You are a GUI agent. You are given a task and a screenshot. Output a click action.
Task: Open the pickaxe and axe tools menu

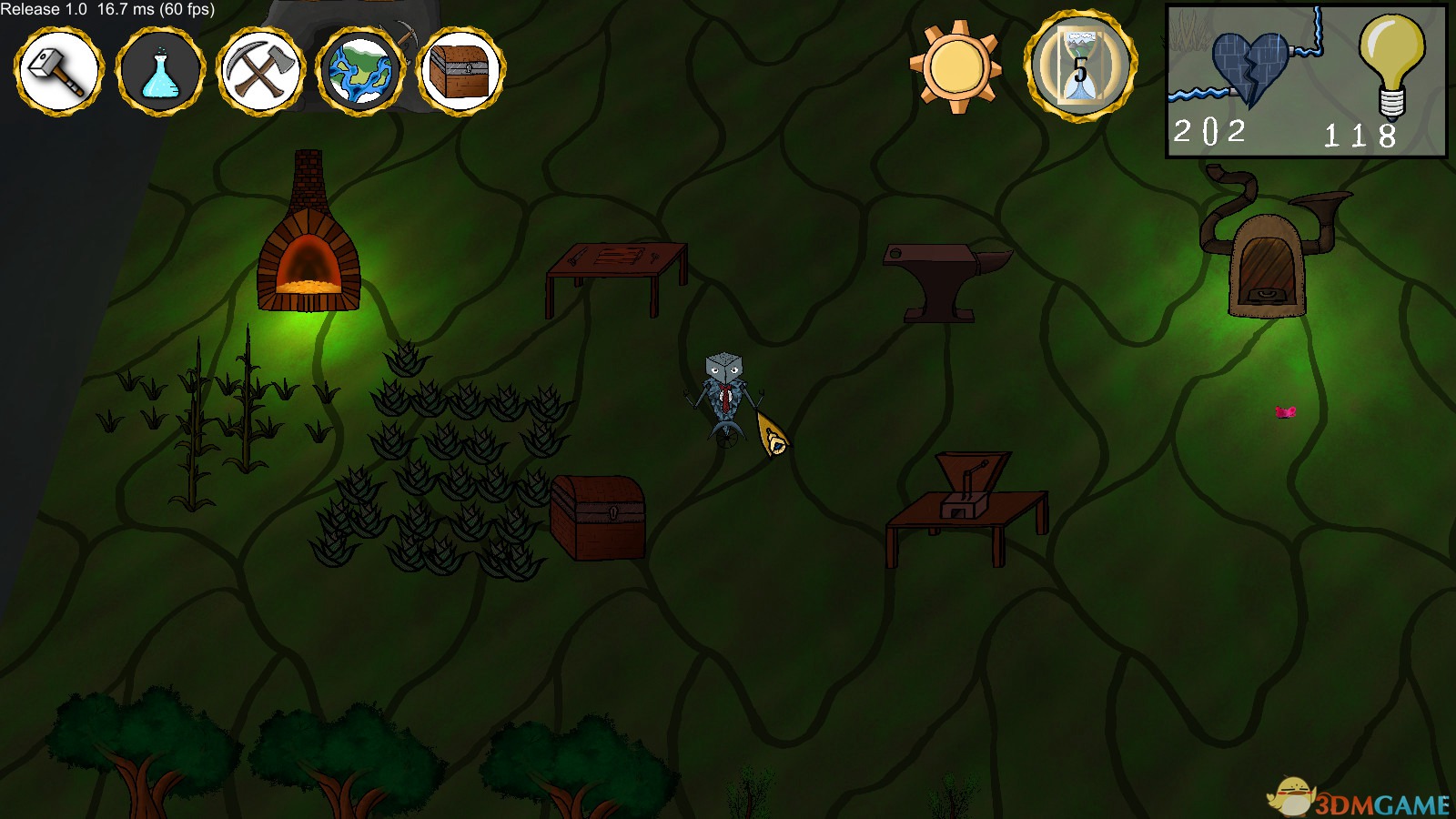[x=260, y=70]
